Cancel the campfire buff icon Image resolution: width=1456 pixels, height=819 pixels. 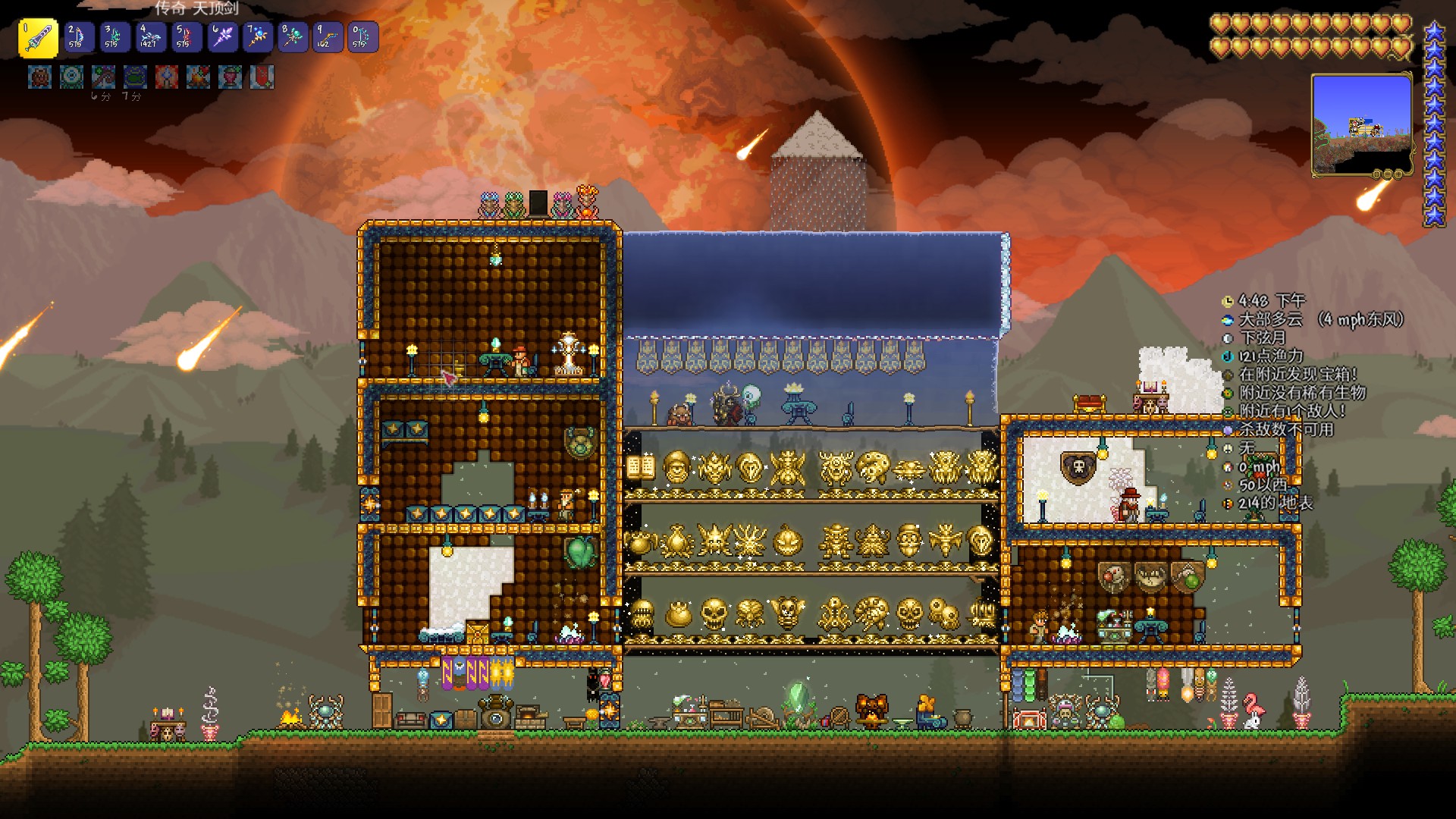point(198,77)
